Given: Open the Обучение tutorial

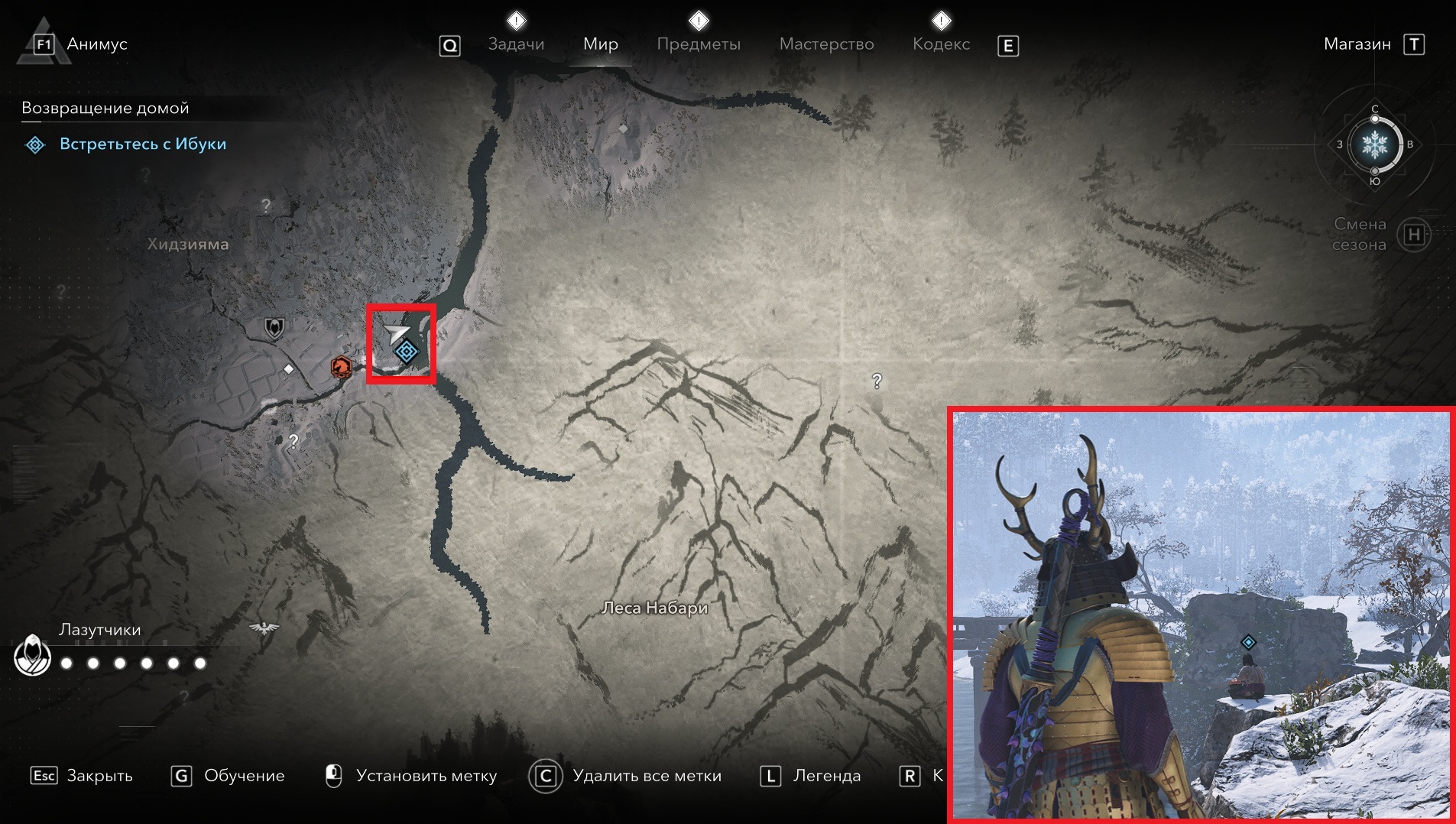Looking at the screenshot, I should [228, 776].
